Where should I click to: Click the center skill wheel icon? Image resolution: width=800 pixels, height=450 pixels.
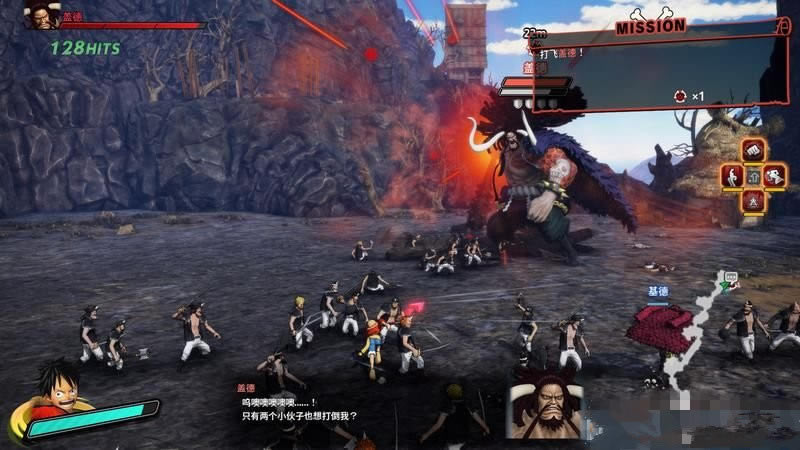click(x=753, y=176)
